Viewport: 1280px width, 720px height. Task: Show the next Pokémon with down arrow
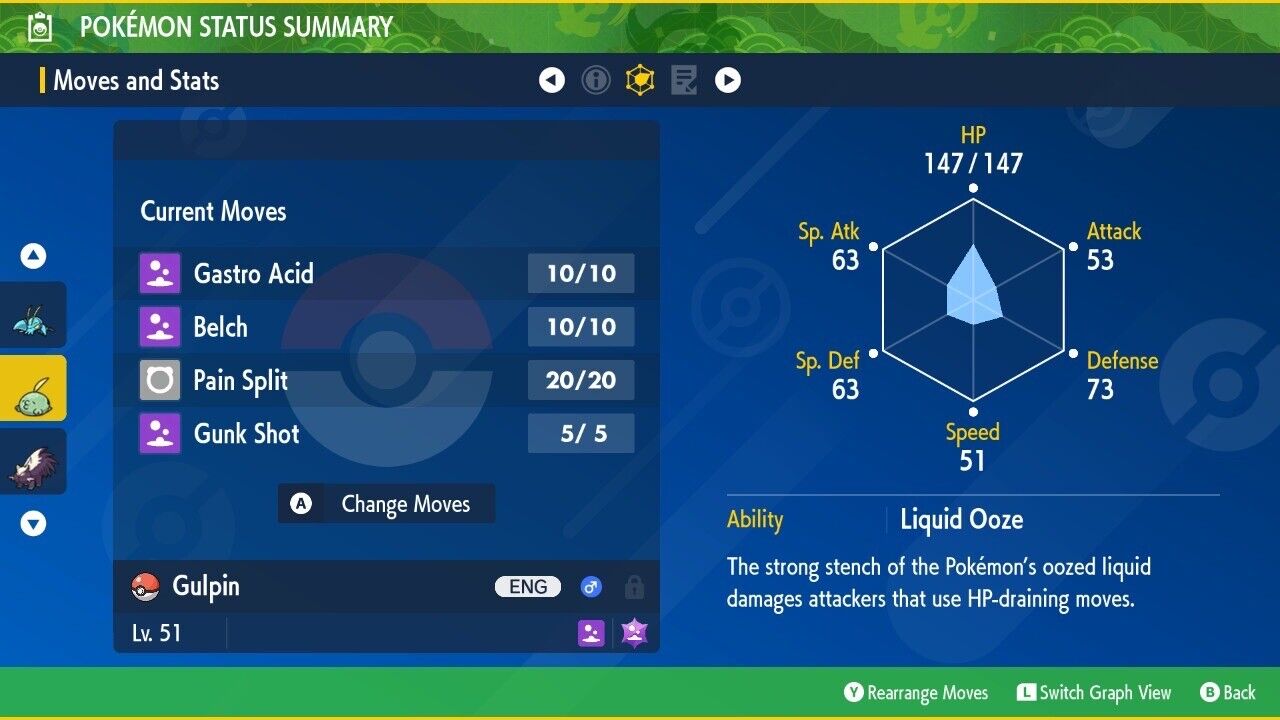click(x=34, y=523)
